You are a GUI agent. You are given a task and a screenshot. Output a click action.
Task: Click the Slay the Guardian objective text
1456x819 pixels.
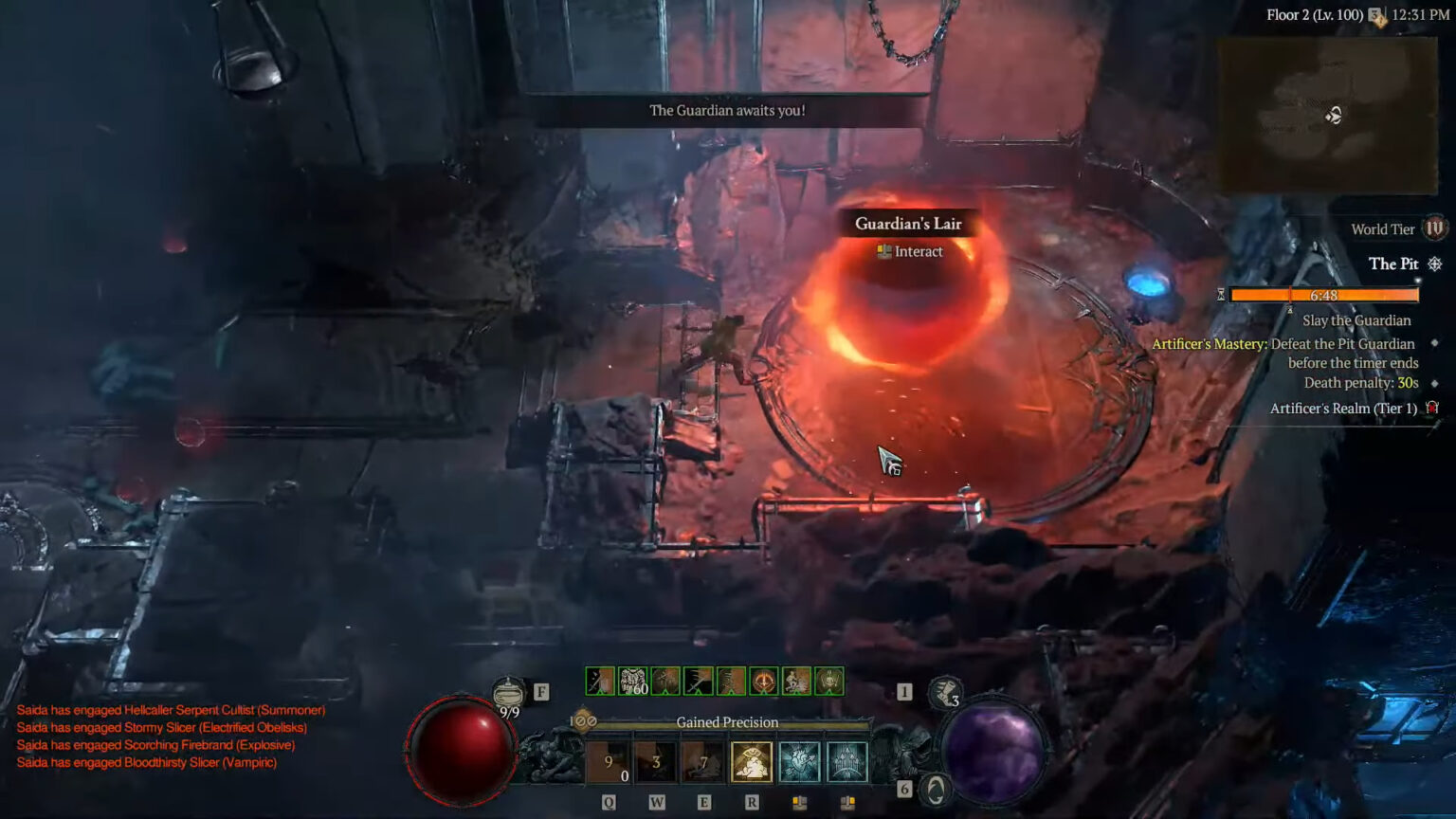(x=1356, y=320)
